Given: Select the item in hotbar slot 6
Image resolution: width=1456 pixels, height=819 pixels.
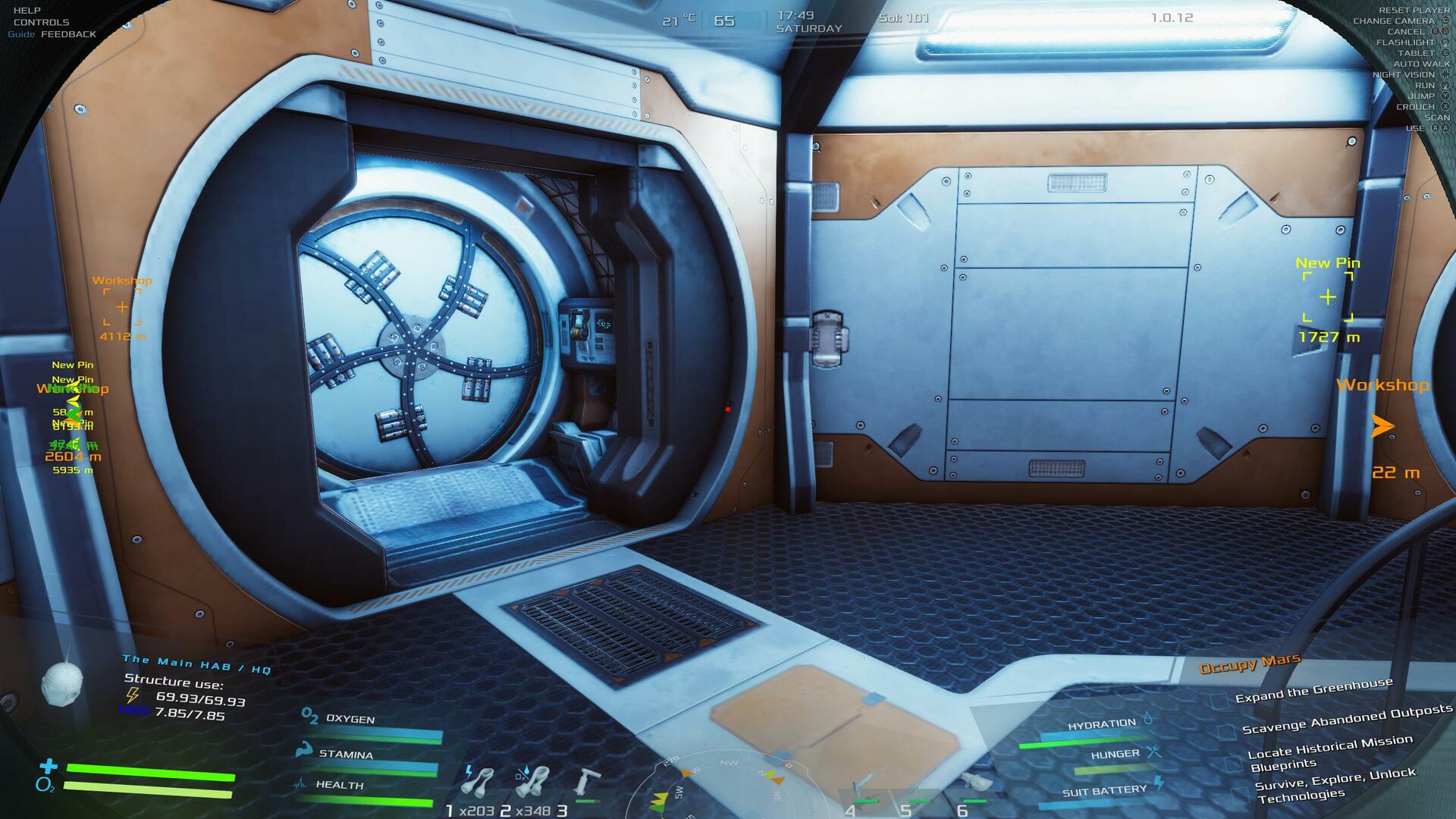Looking at the screenshot, I should click(x=975, y=785).
